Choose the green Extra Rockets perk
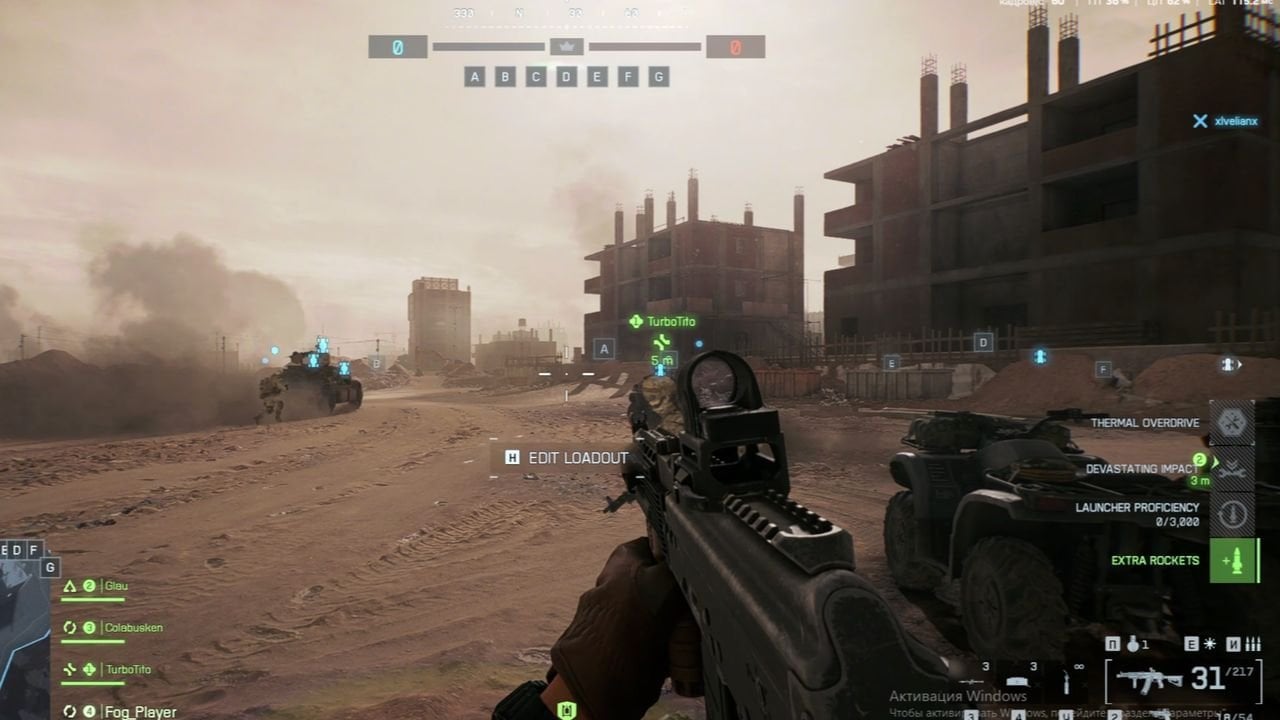This screenshot has width=1280, height=720. point(1234,560)
